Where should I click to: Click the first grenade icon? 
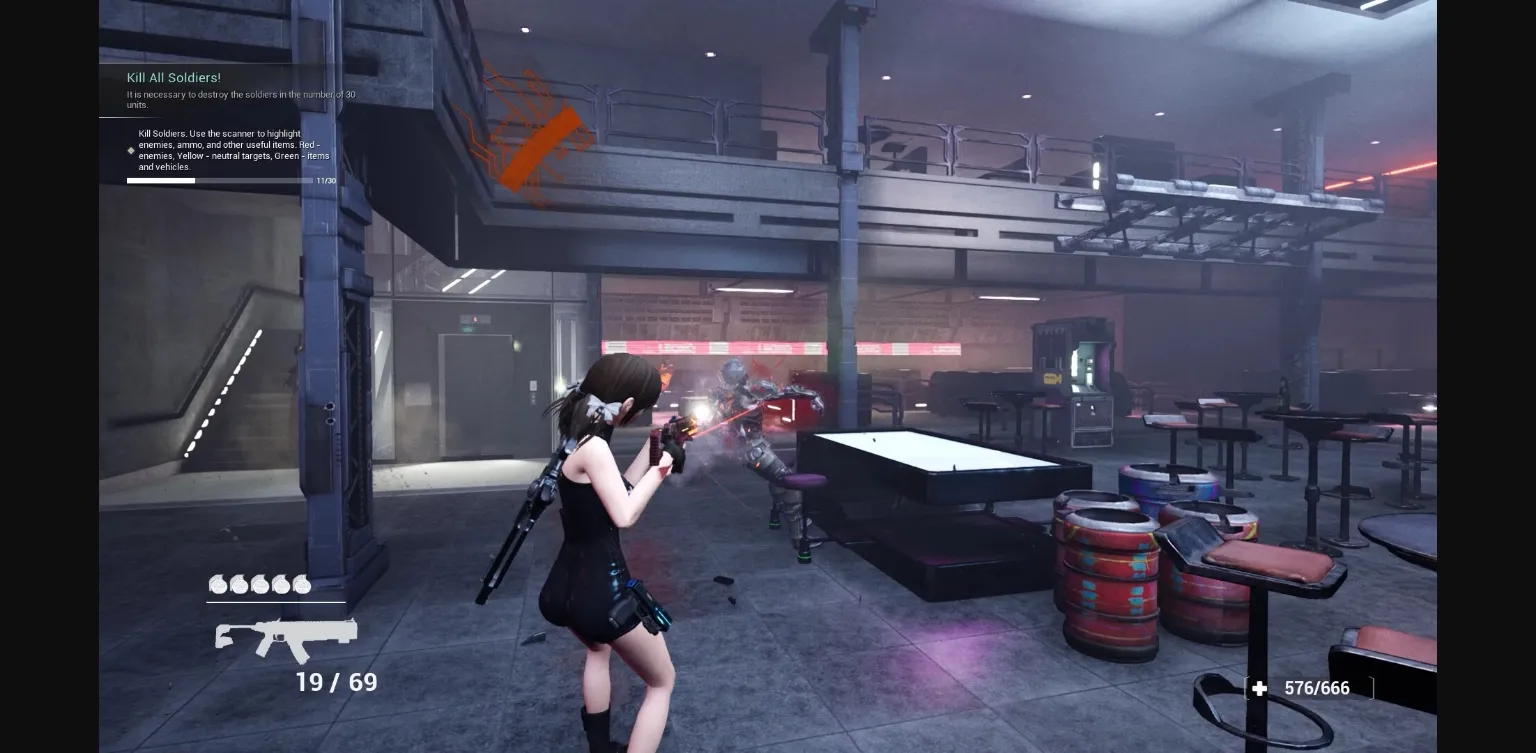pyautogui.click(x=216, y=585)
